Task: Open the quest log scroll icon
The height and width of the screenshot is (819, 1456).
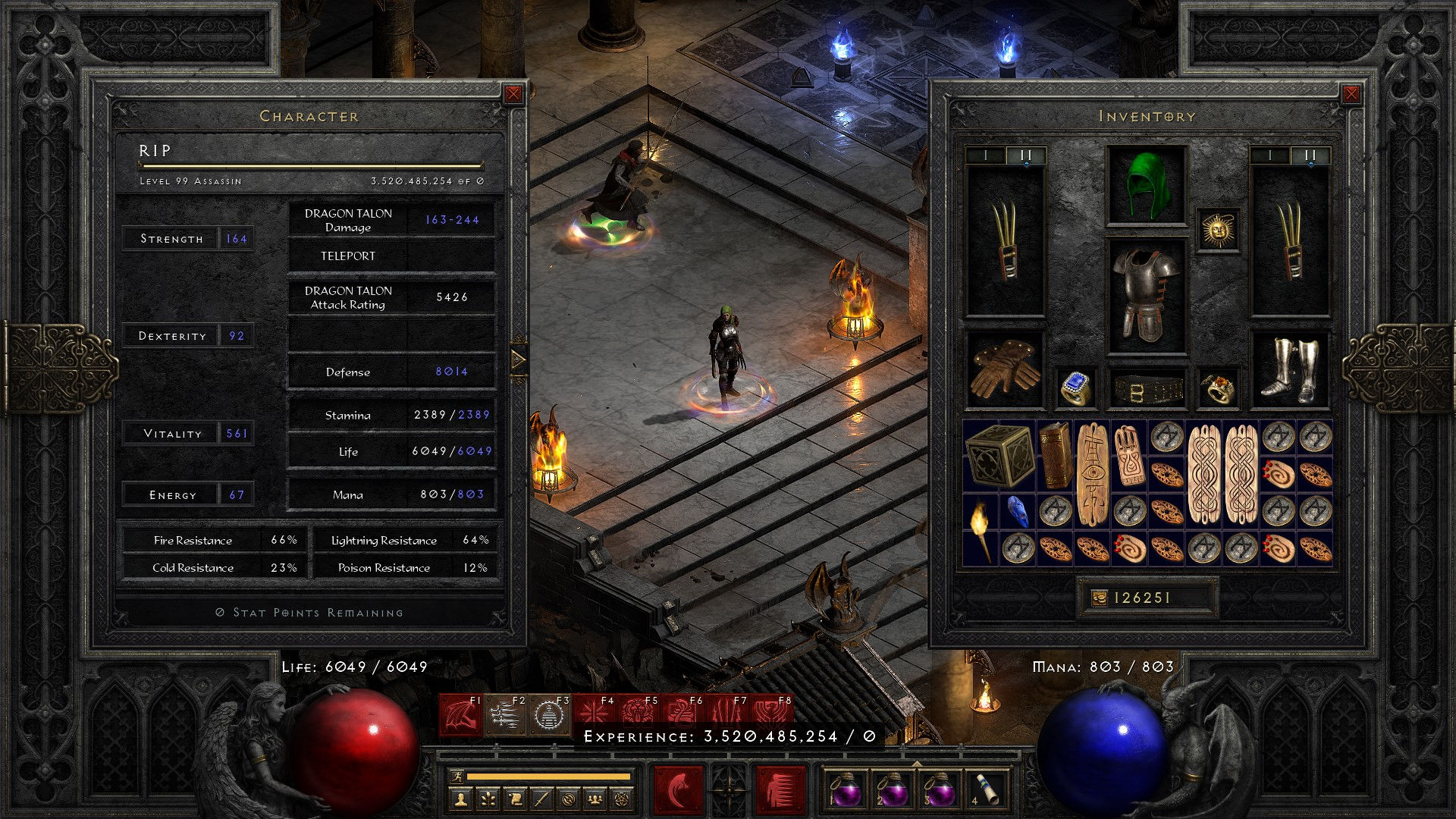Action: pyautogui.click(x=514, y=799)
